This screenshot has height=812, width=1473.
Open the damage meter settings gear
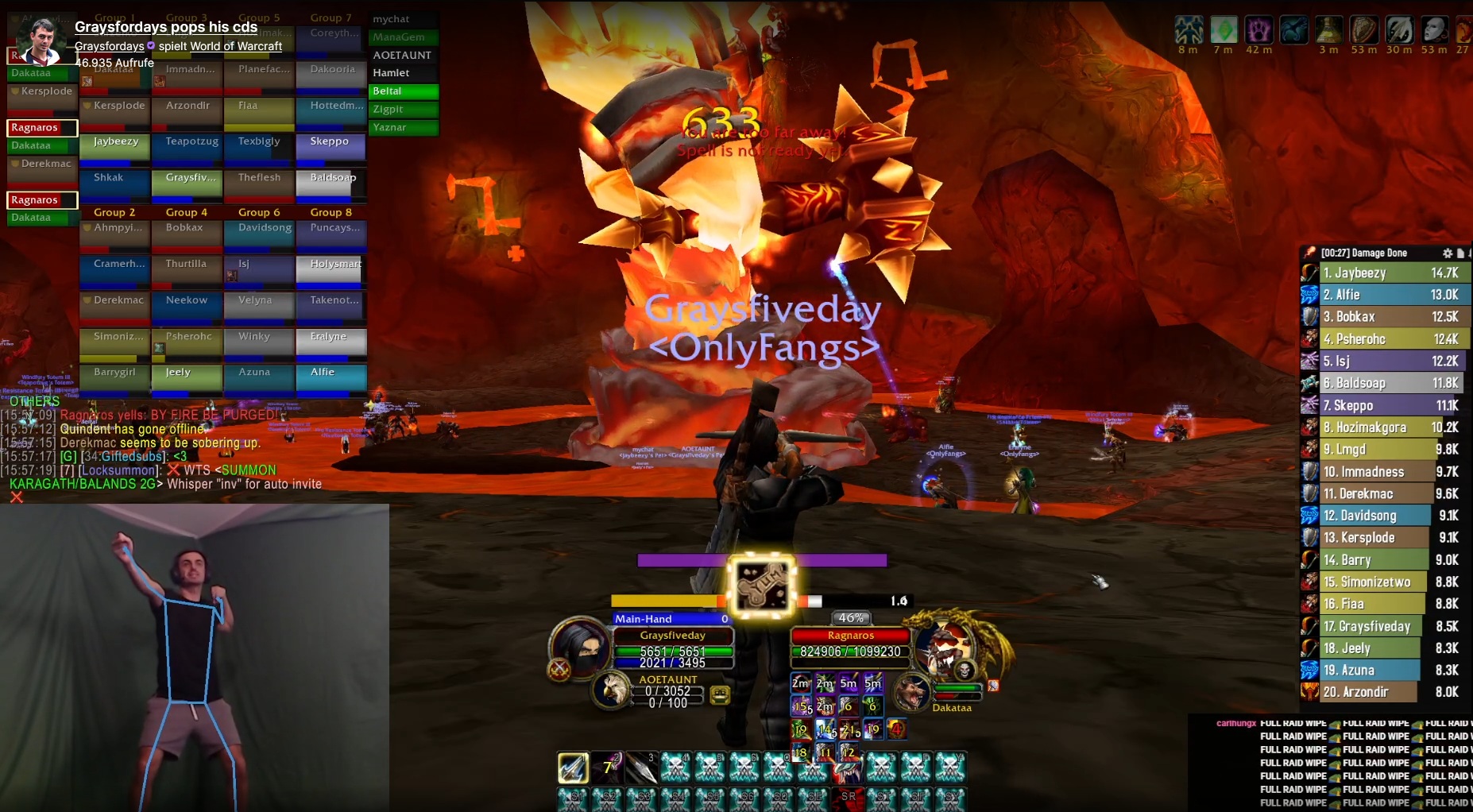pyautogui.click(x=1448, y=253)
